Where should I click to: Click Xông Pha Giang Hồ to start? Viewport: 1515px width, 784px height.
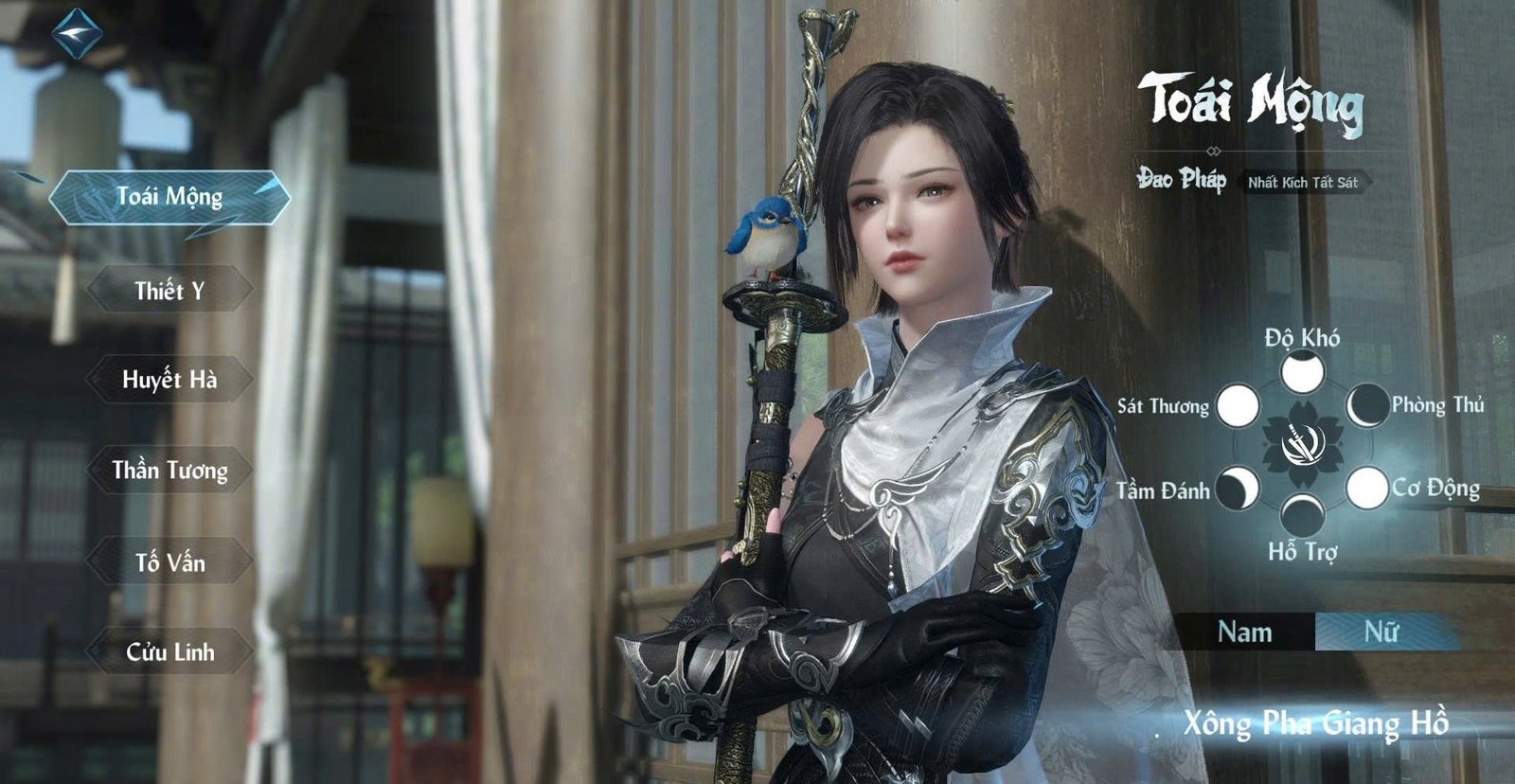pyautogui.click(x=1315, y=724)
